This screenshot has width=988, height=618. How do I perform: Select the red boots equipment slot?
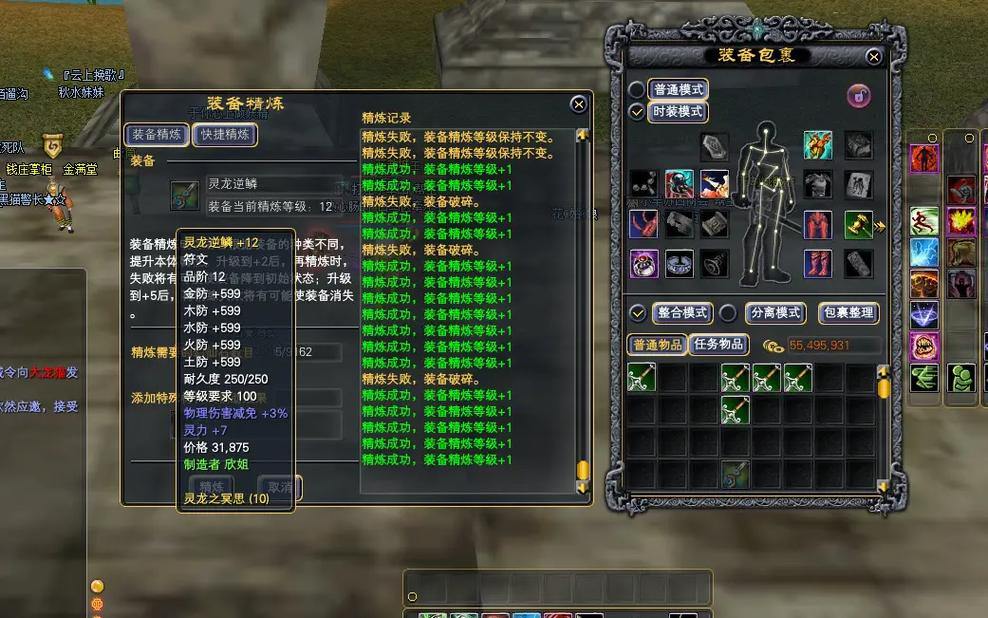pos(818,264)
